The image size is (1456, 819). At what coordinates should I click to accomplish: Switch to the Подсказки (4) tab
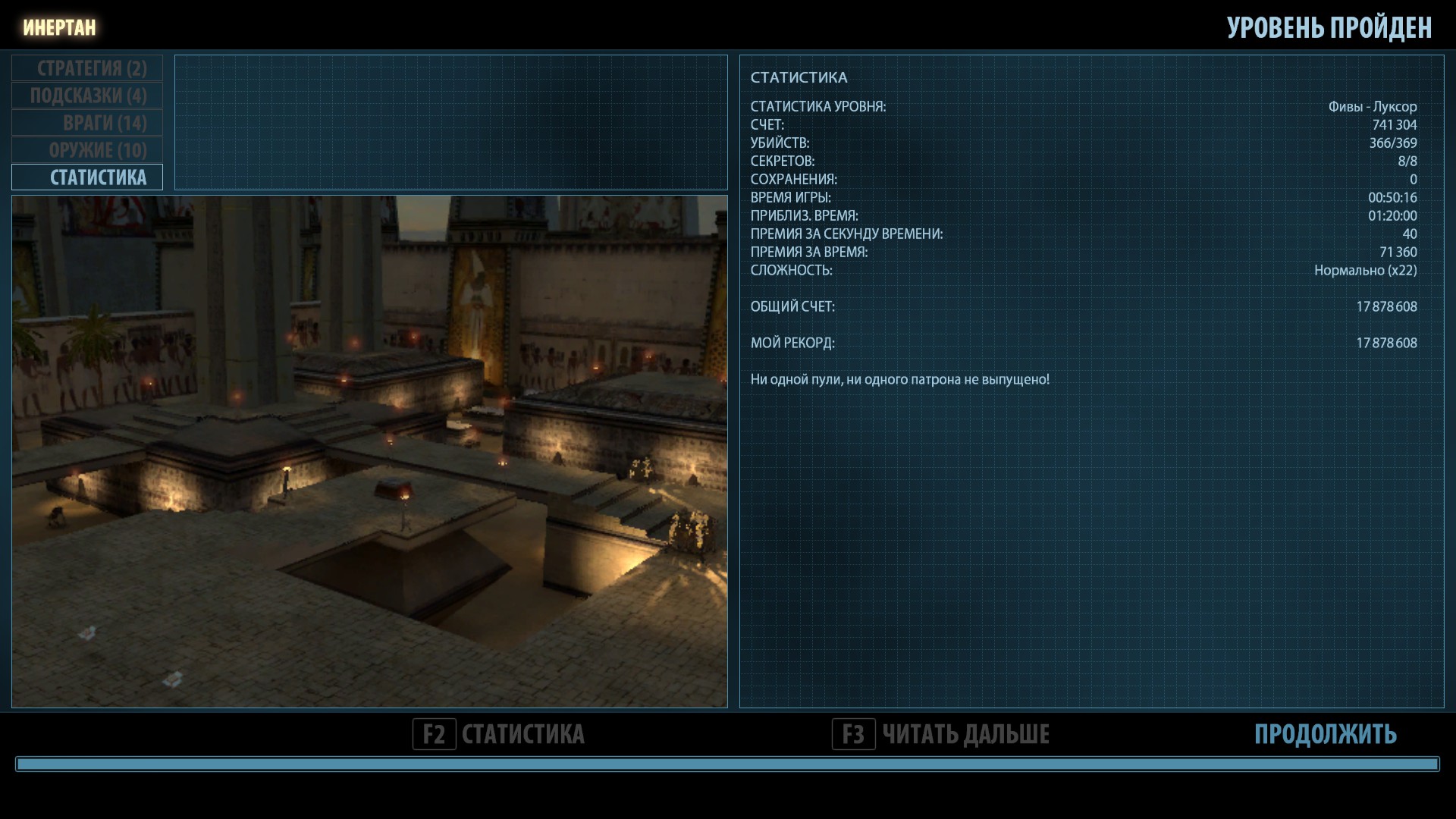87,96
